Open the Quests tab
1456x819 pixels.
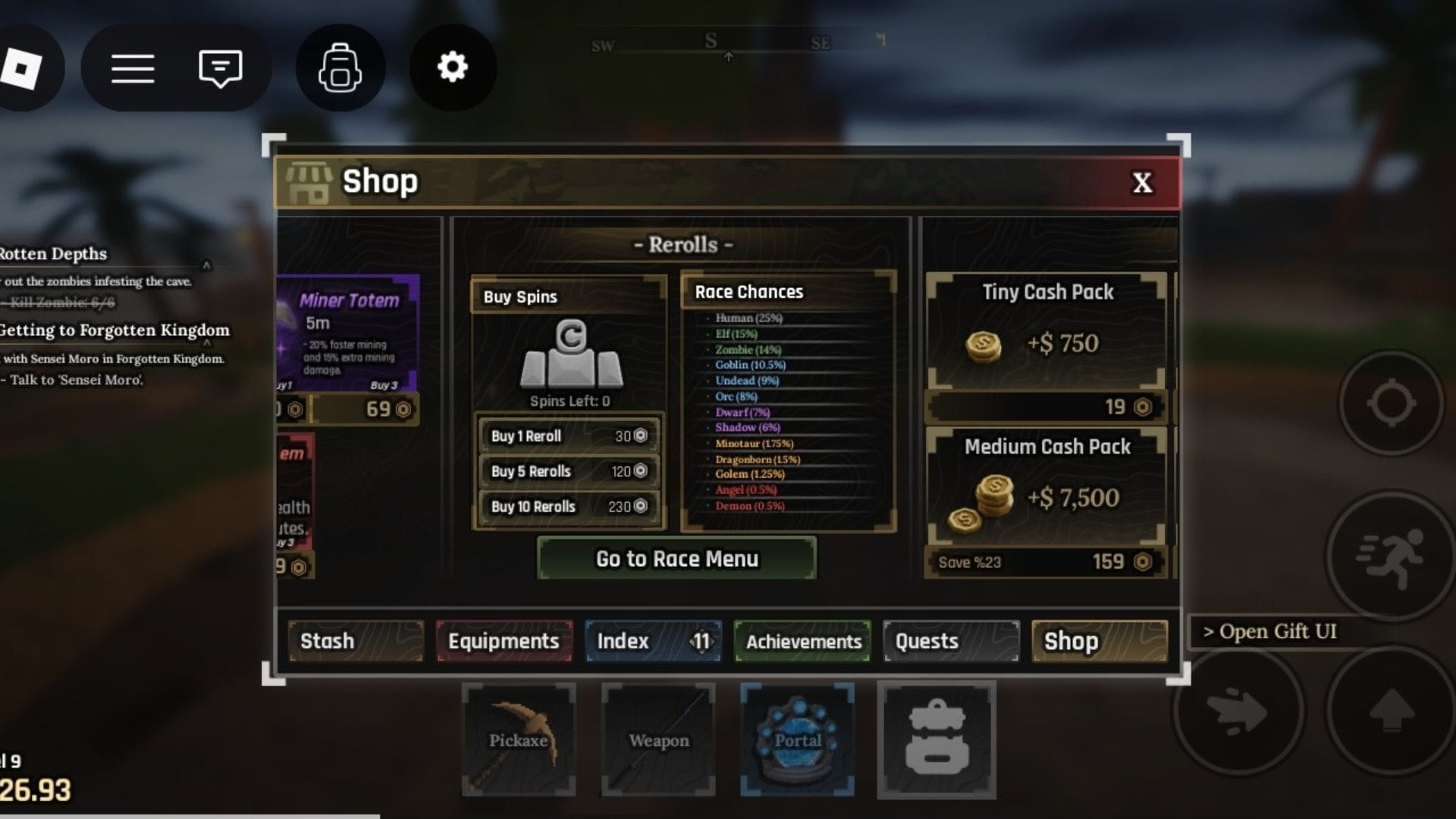pos(951,641)
